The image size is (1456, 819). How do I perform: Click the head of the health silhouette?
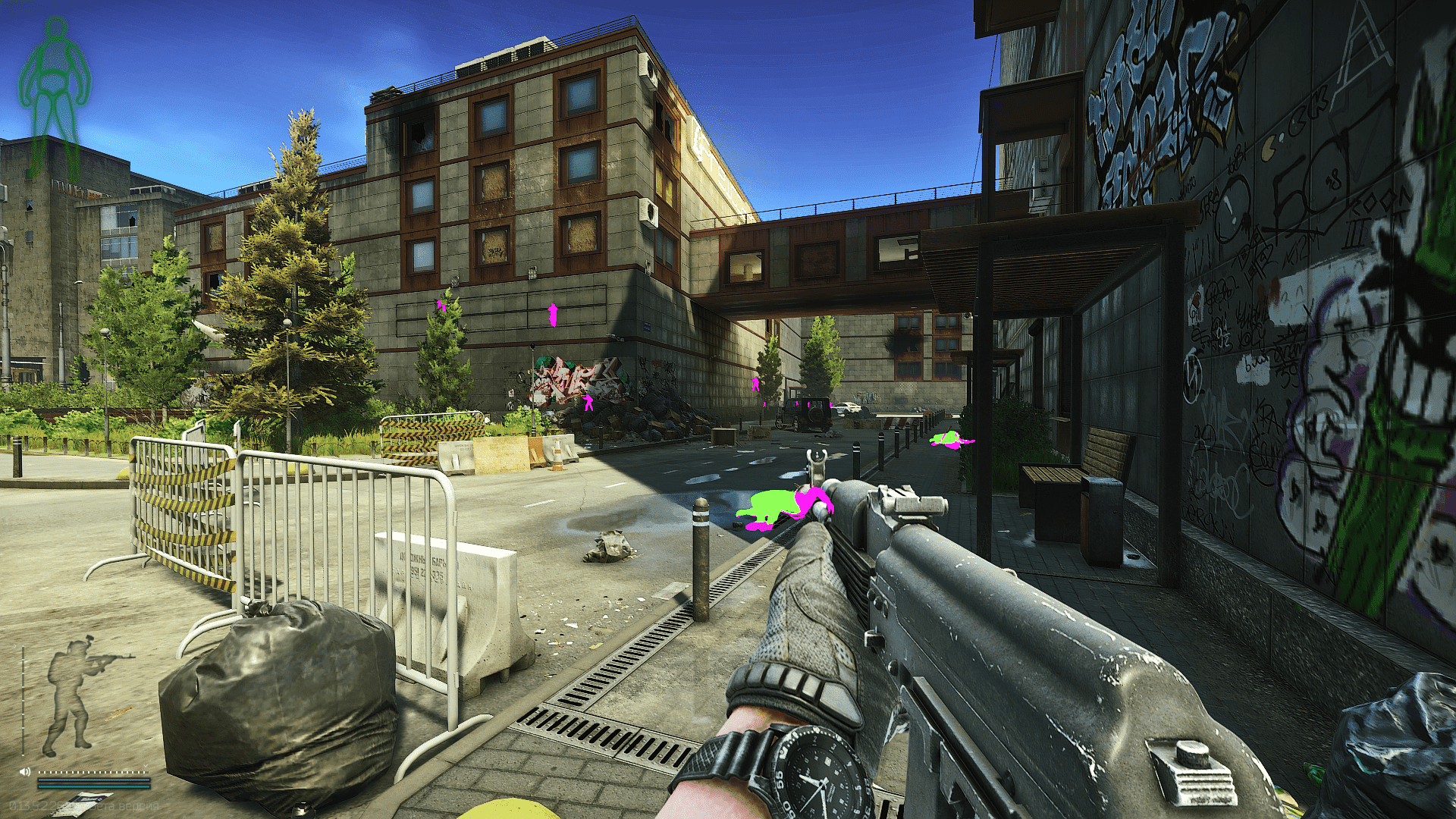pos(55,28)
